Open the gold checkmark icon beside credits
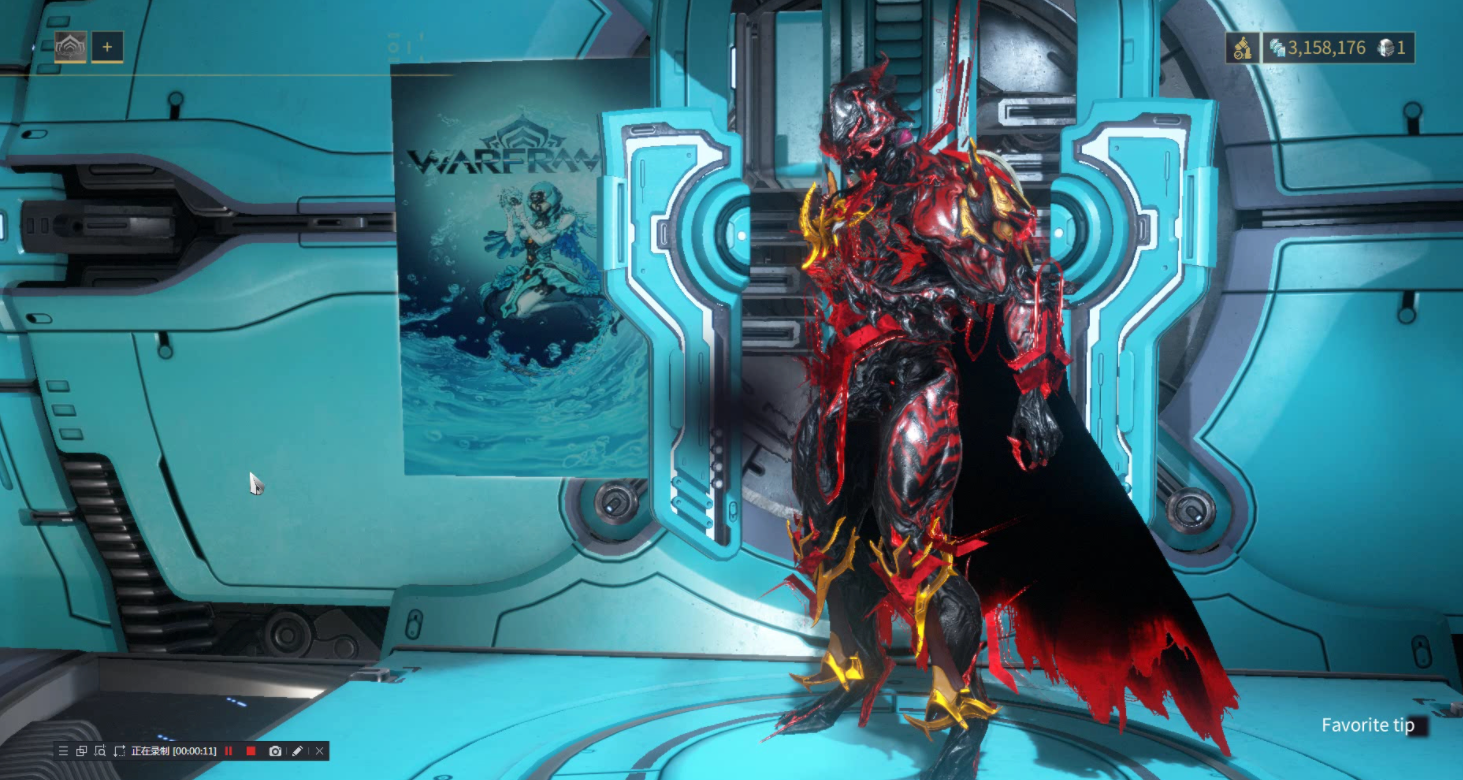This screenshot has width=1463, height=780. point(1241,48)
